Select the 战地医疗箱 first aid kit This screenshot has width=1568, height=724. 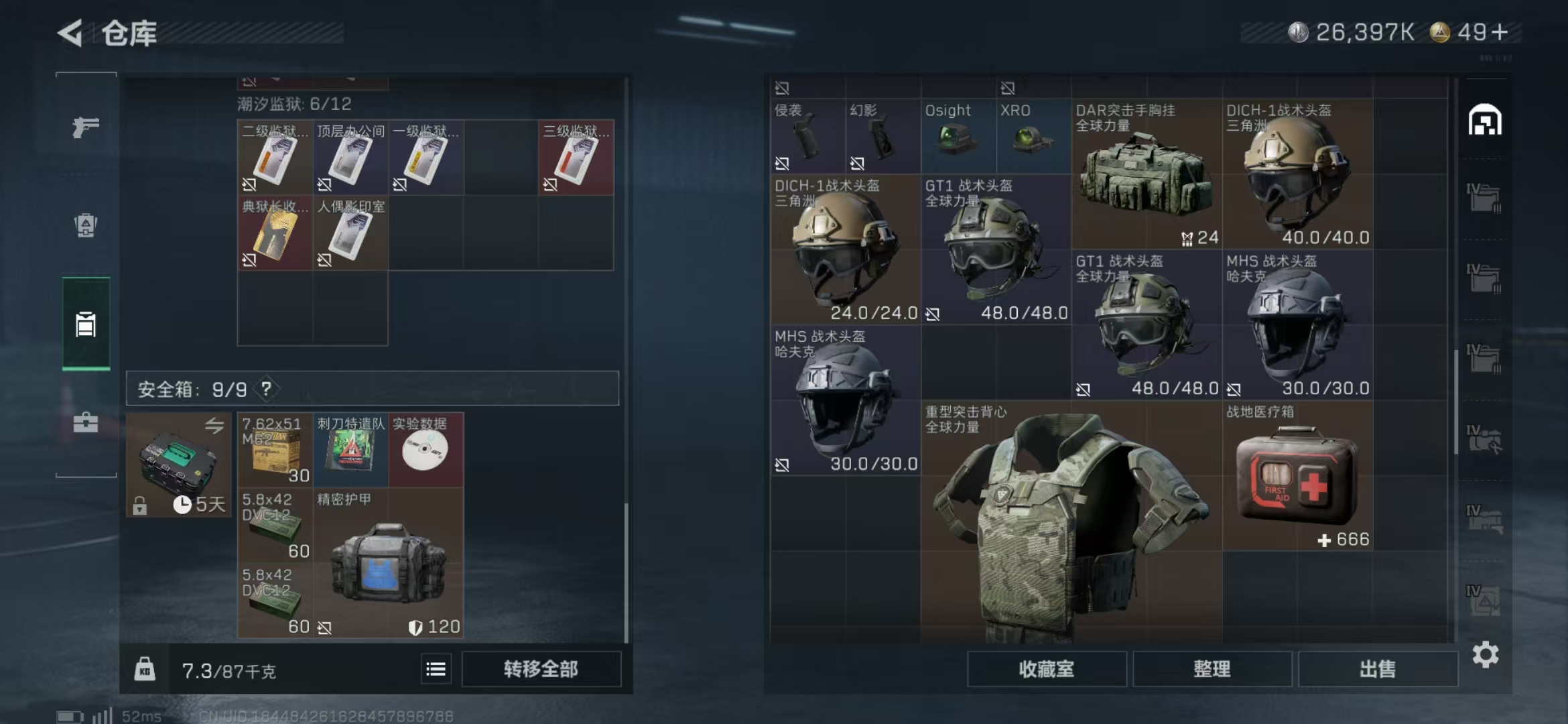coord(1297,476)
